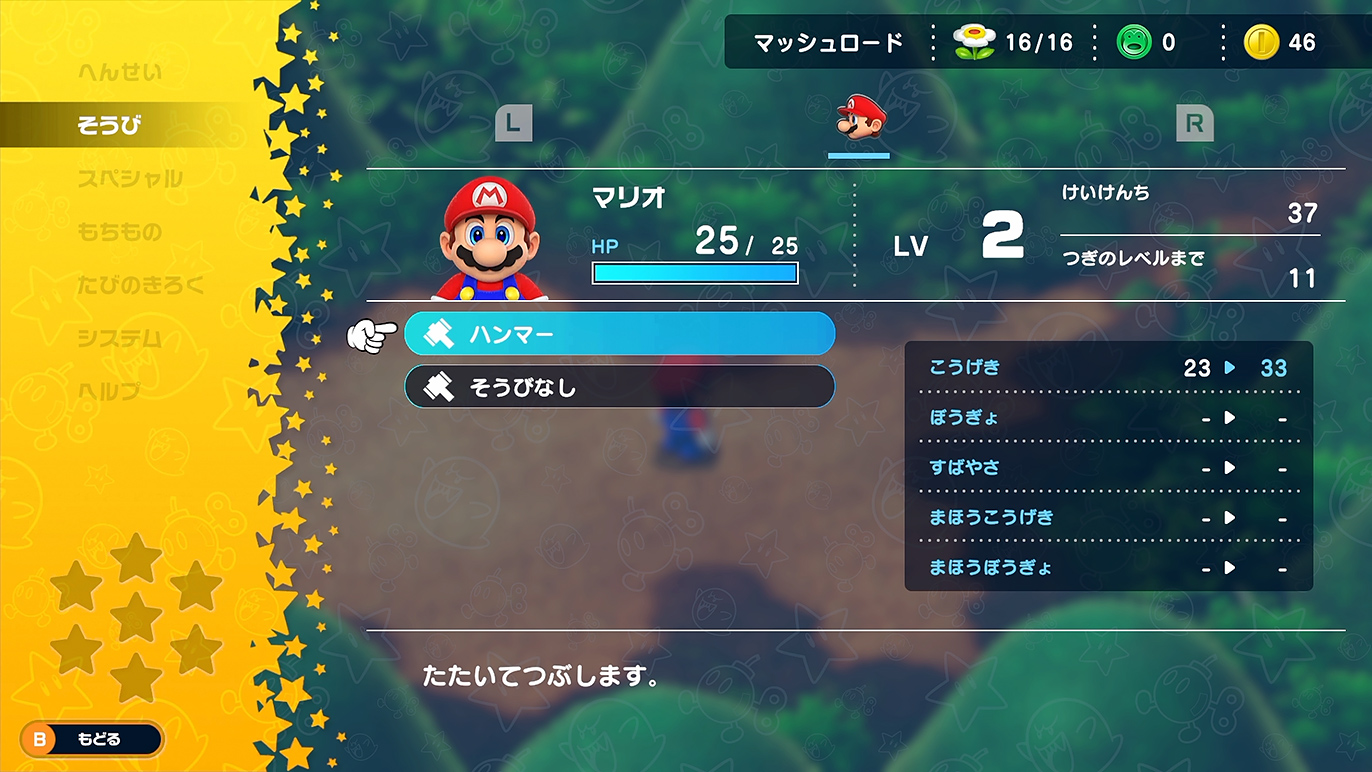
Task: Select the そうびなし option to unequip
Action: [620, 386]
